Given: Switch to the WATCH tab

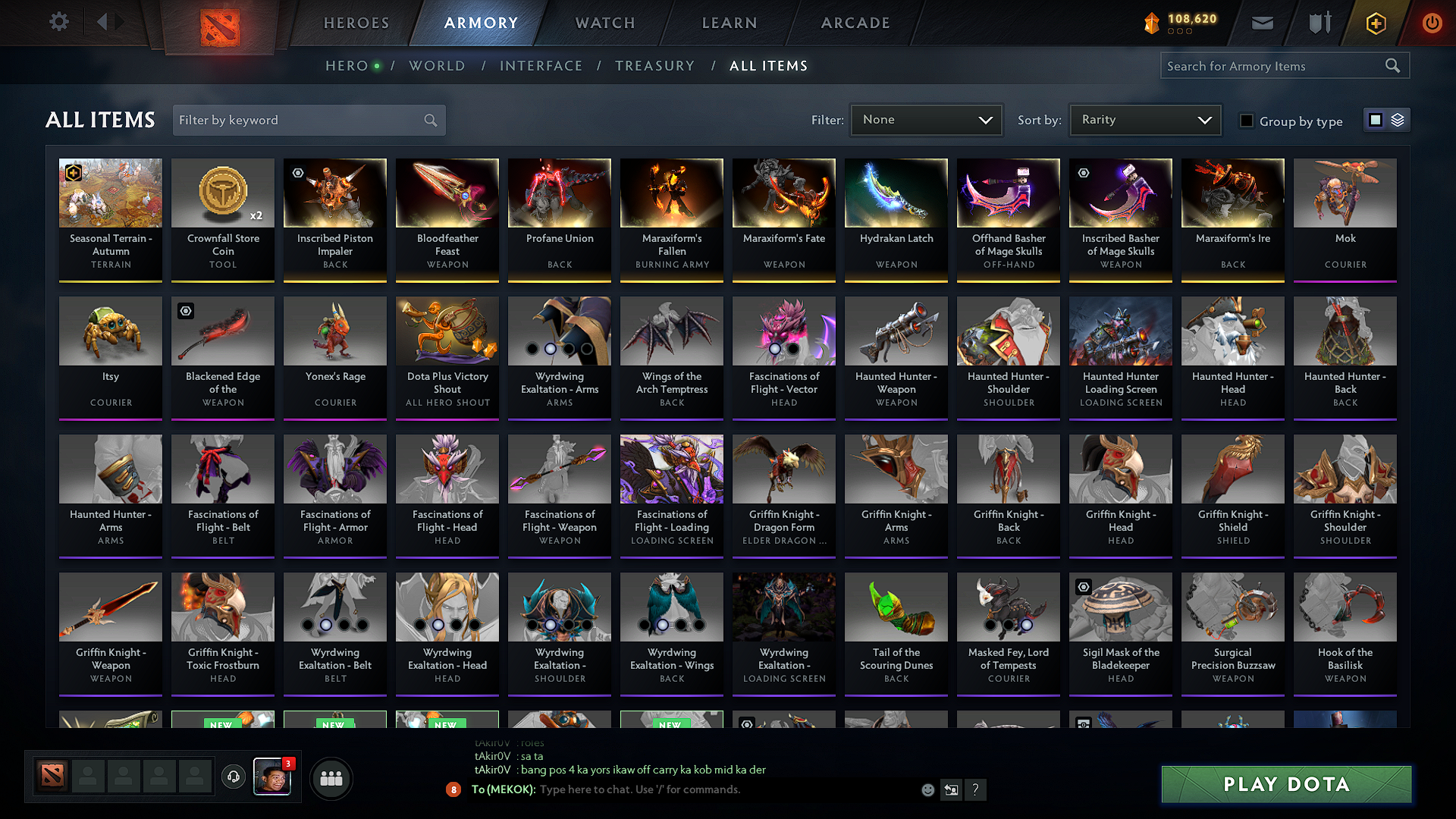Looking at the screenshot, I should 604,23.
